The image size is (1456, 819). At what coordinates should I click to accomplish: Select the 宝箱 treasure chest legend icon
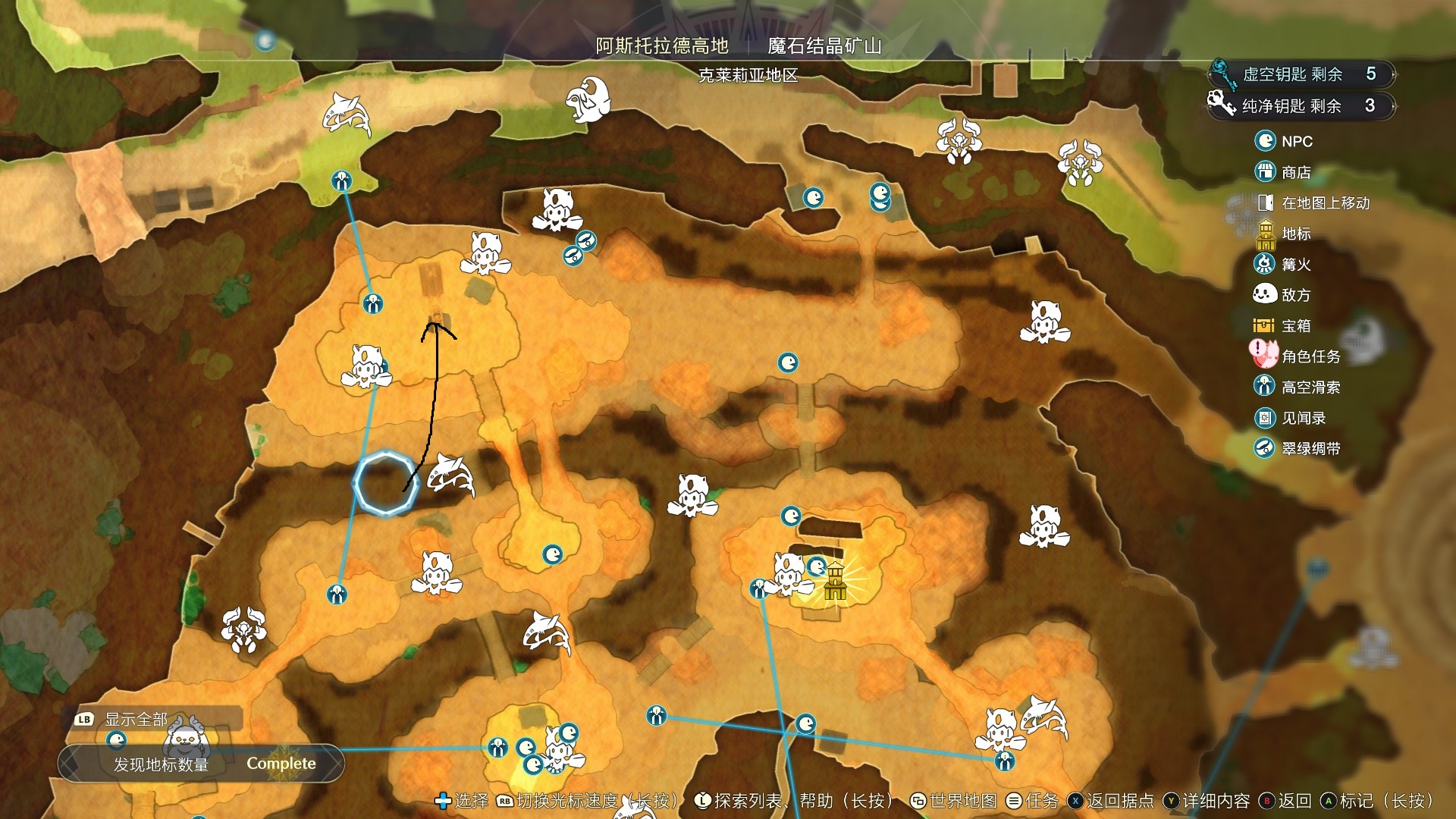point(1263,325)
